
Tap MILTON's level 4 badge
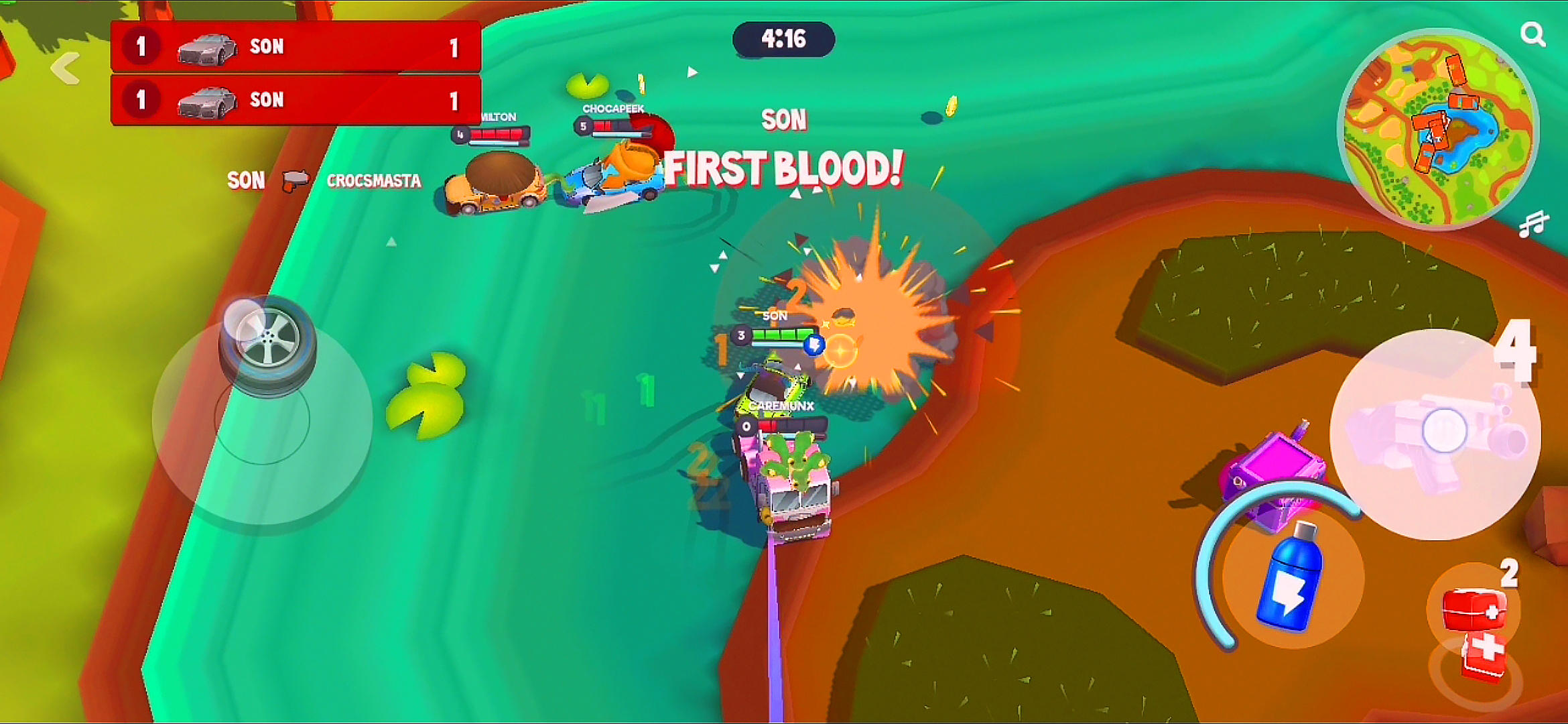coord(460,134)
